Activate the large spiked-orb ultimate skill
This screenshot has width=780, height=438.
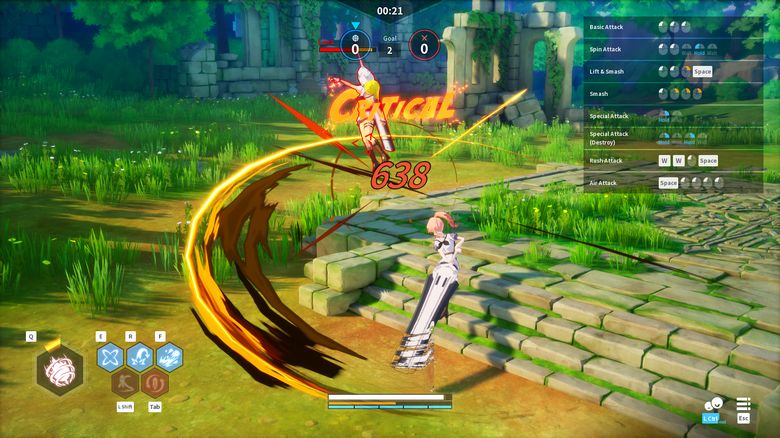[x=59, y=369]
